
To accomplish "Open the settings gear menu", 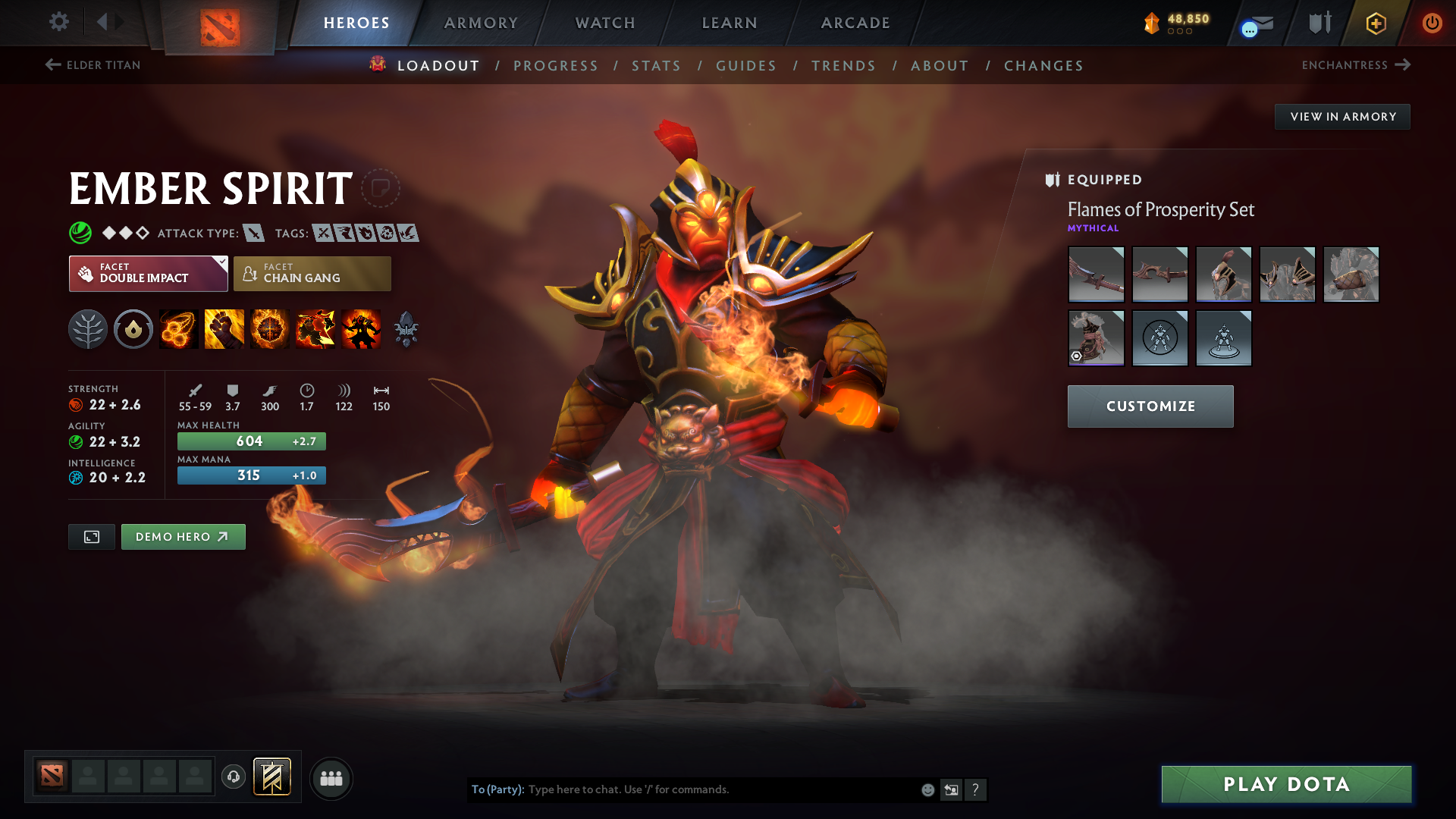I will (x=58, y=22).
